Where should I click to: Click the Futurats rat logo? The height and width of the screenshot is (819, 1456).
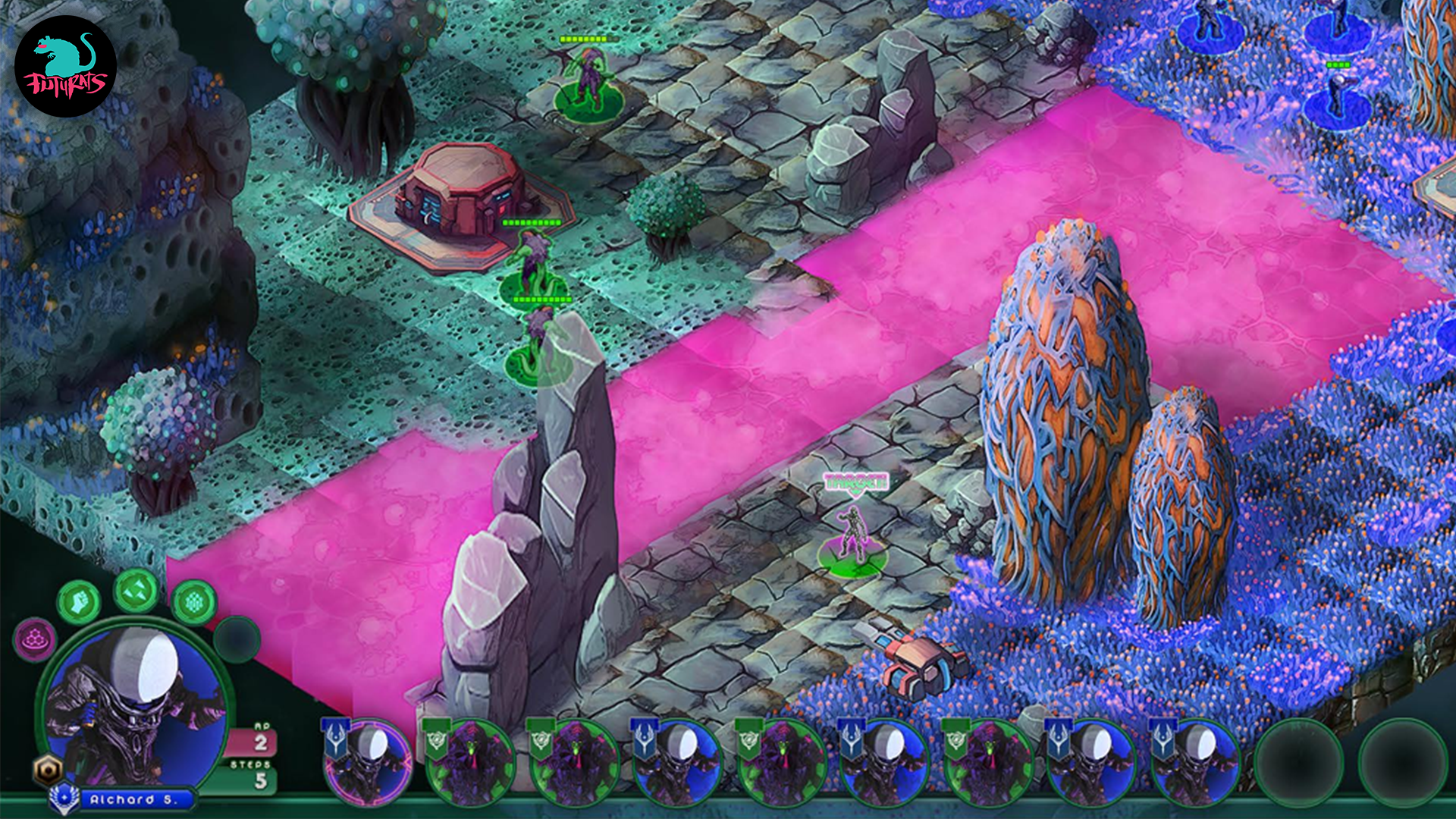[x=65, y=67]
